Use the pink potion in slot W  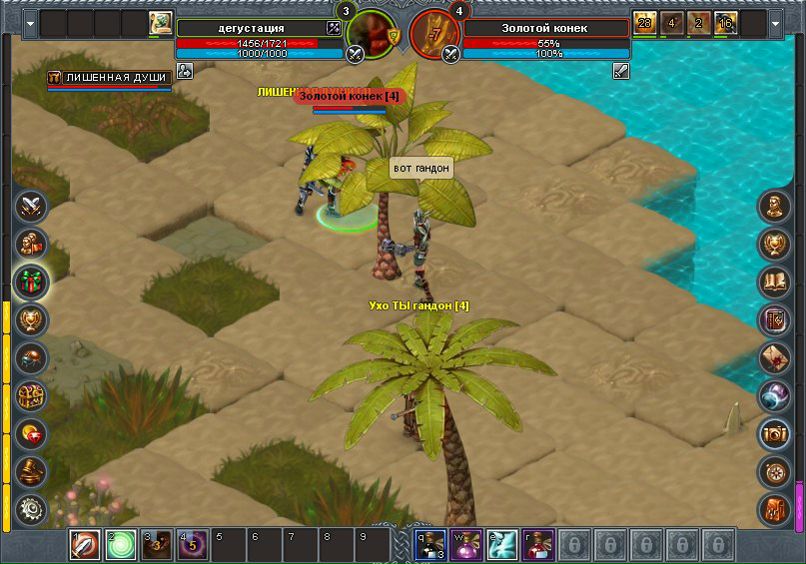(x=466, y=545)
